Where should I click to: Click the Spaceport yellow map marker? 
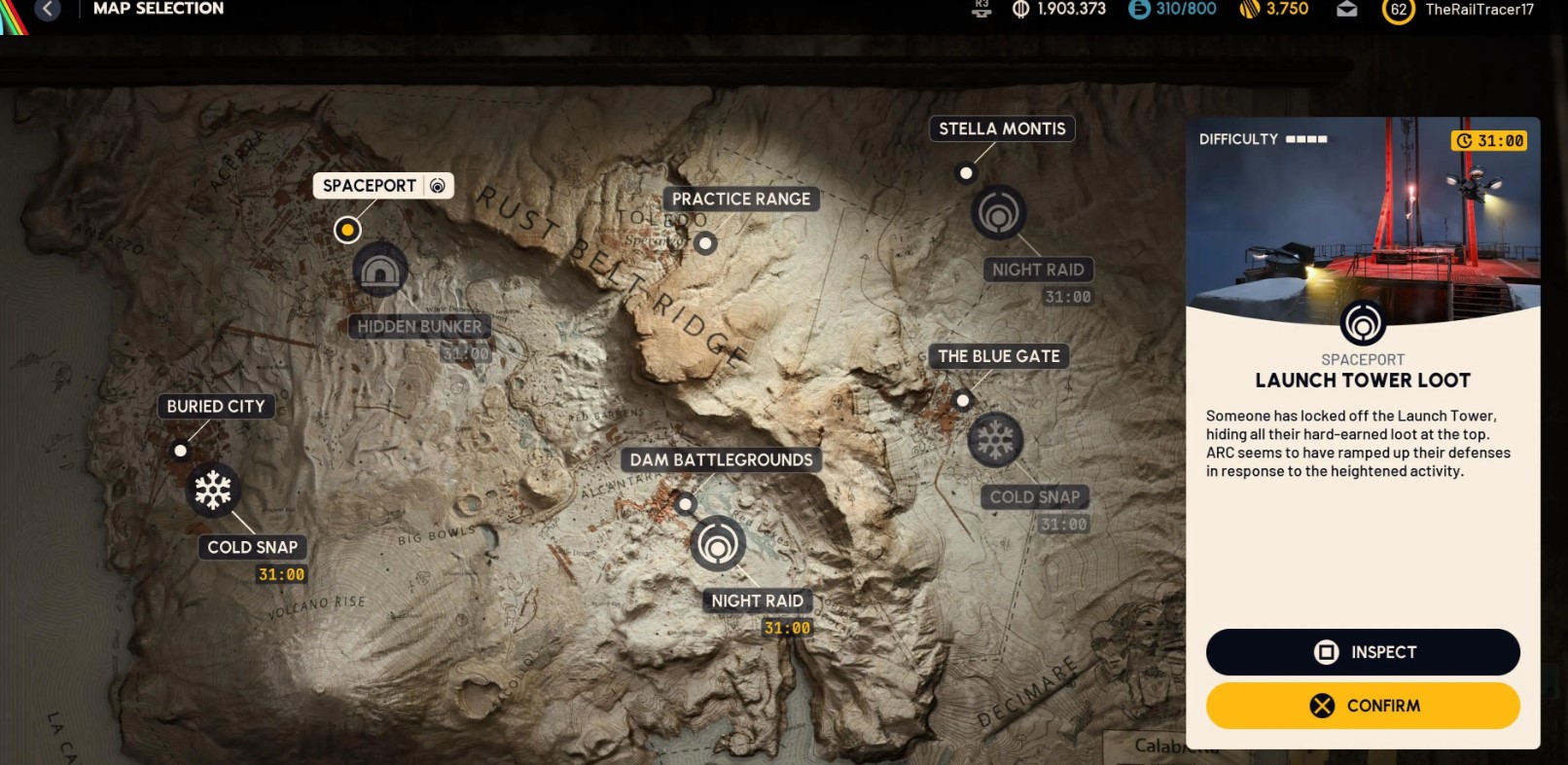pyautogui.click(x=347, y=230)
